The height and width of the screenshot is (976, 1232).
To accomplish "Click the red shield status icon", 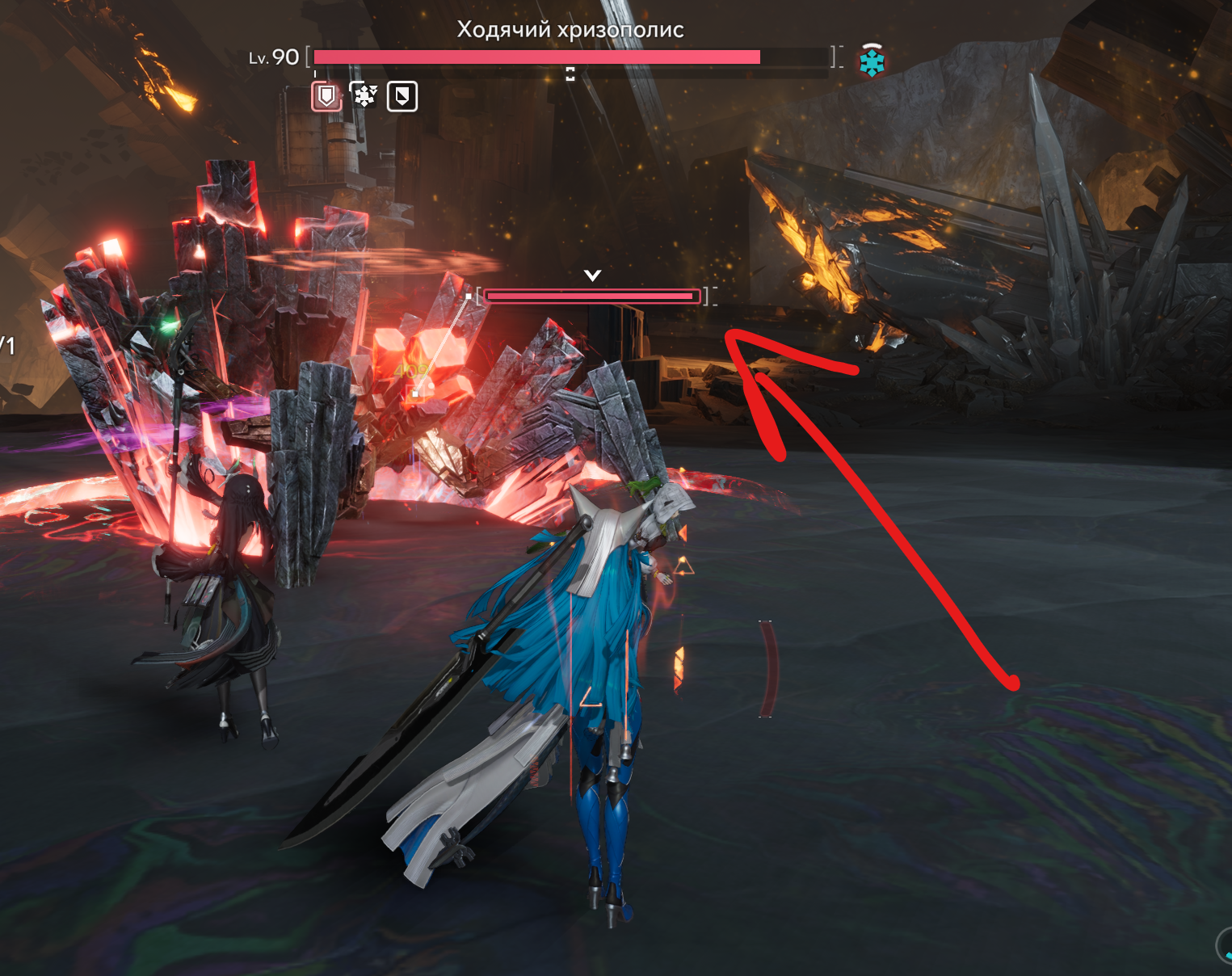I will [x=326, y=97].
